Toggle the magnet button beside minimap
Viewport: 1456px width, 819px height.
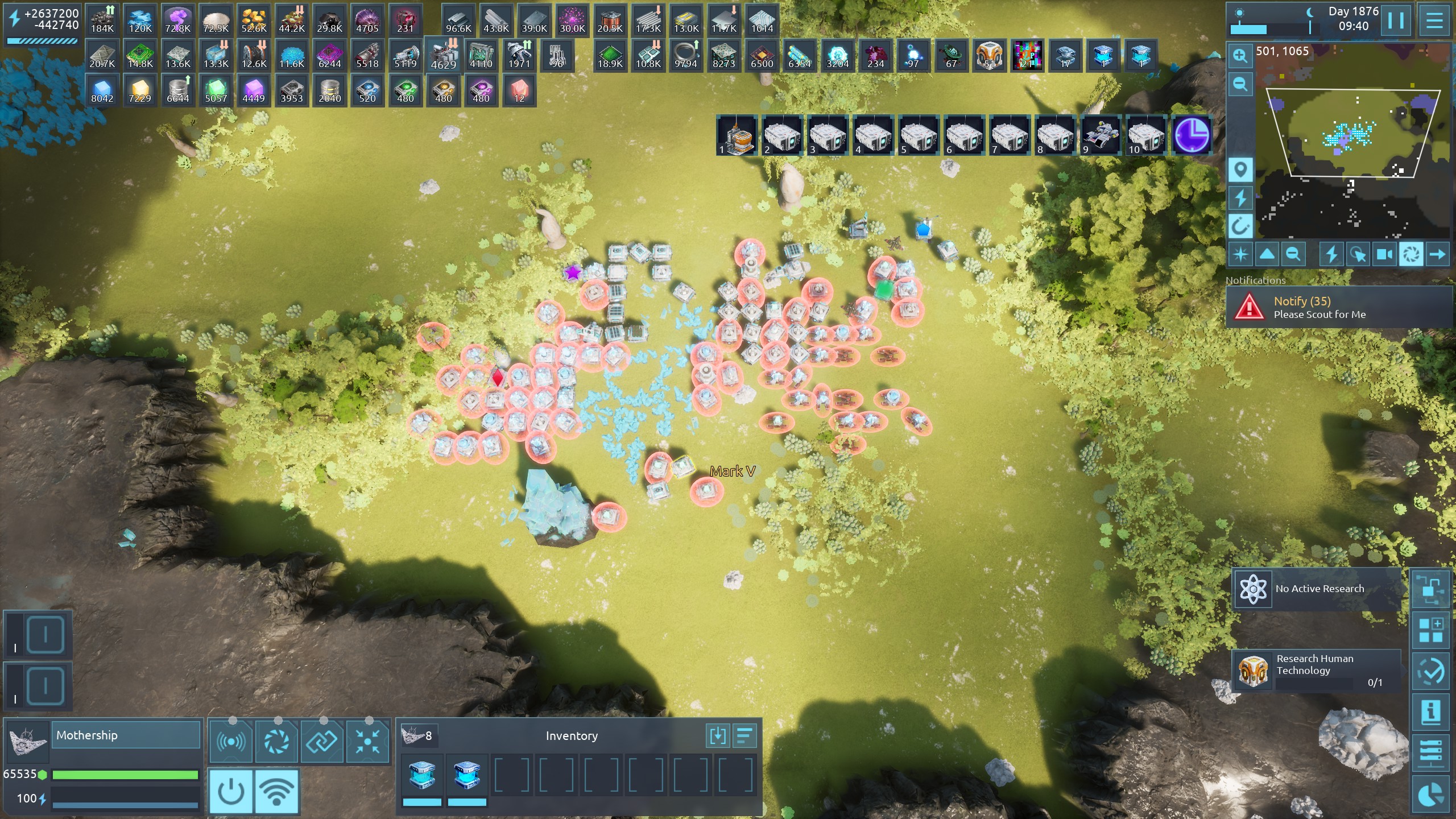click(x=1240, y=226)
